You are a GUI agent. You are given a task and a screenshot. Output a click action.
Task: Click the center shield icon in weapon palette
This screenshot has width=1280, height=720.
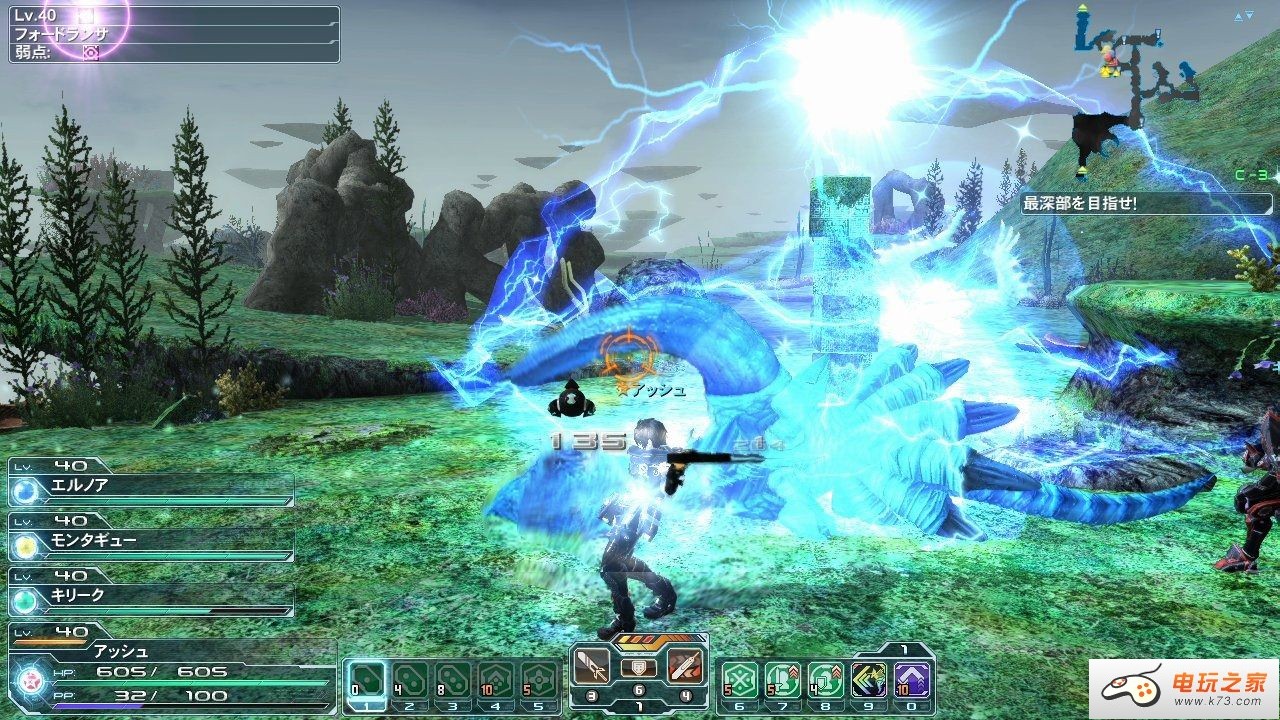tap(639, 667)
